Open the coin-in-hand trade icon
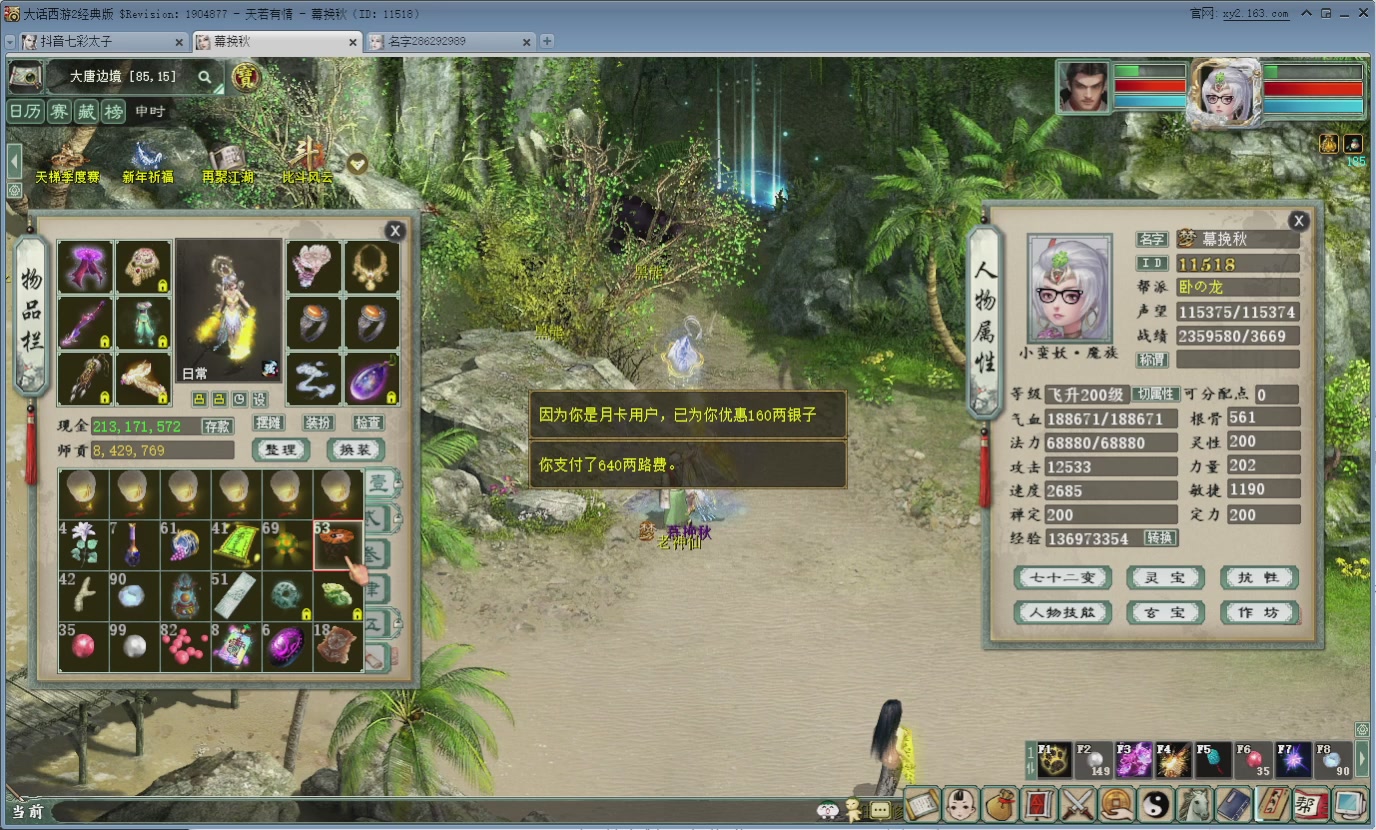Image resolution: width=1376 pixels, height=830 pixels. (x=1117, y=805)
